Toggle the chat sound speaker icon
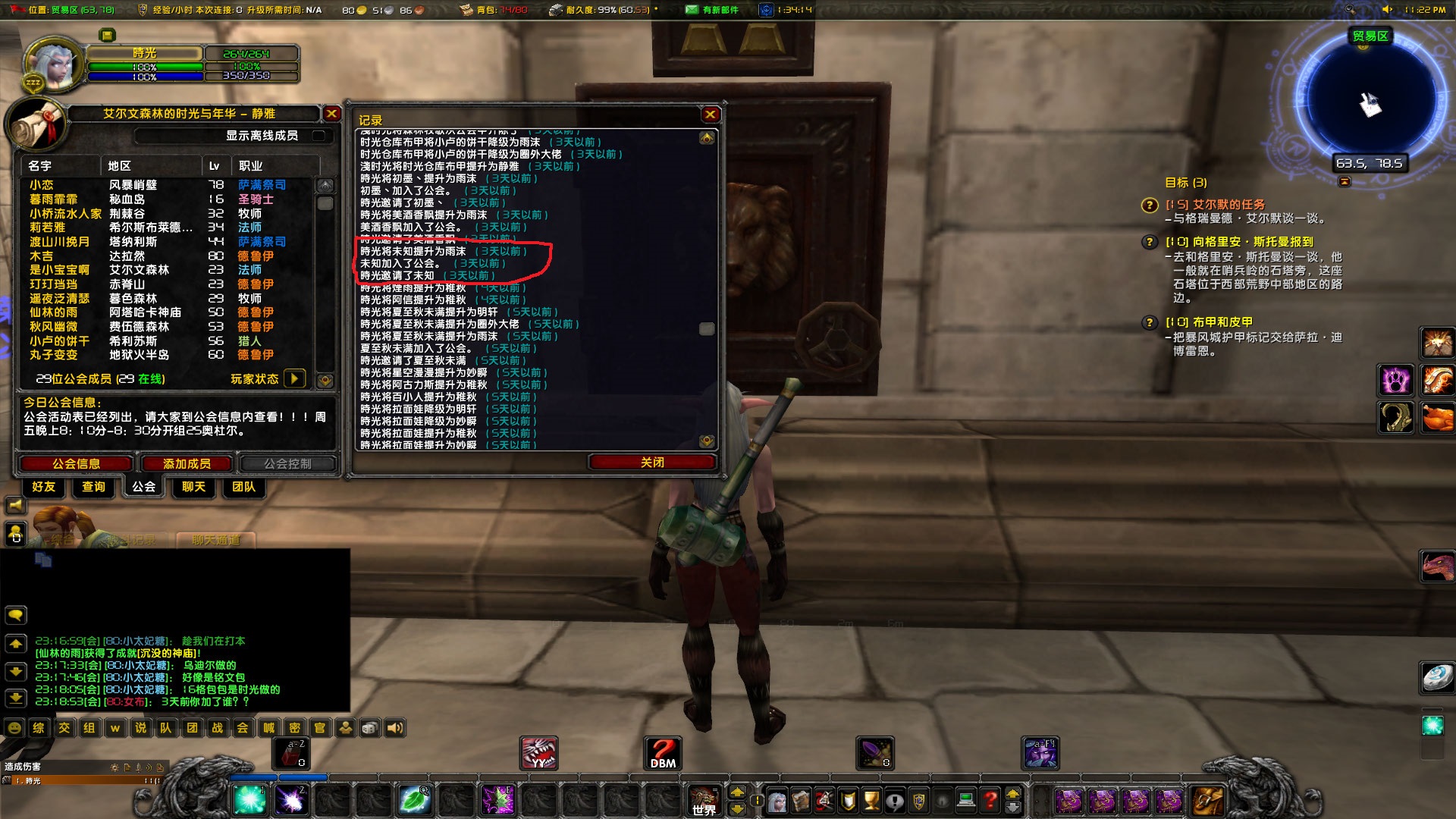The height and width of the screenshot is (819, 1456). click(x=394, y=727)
